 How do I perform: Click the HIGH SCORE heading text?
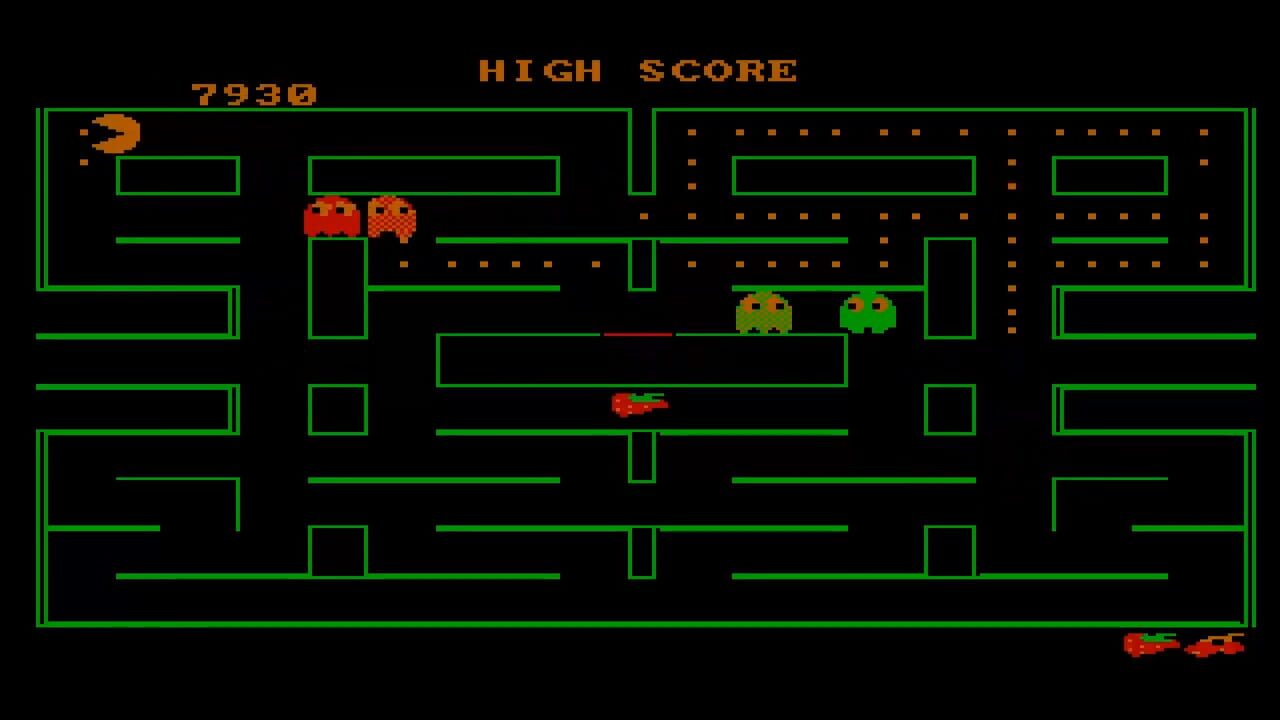(640, 70)
